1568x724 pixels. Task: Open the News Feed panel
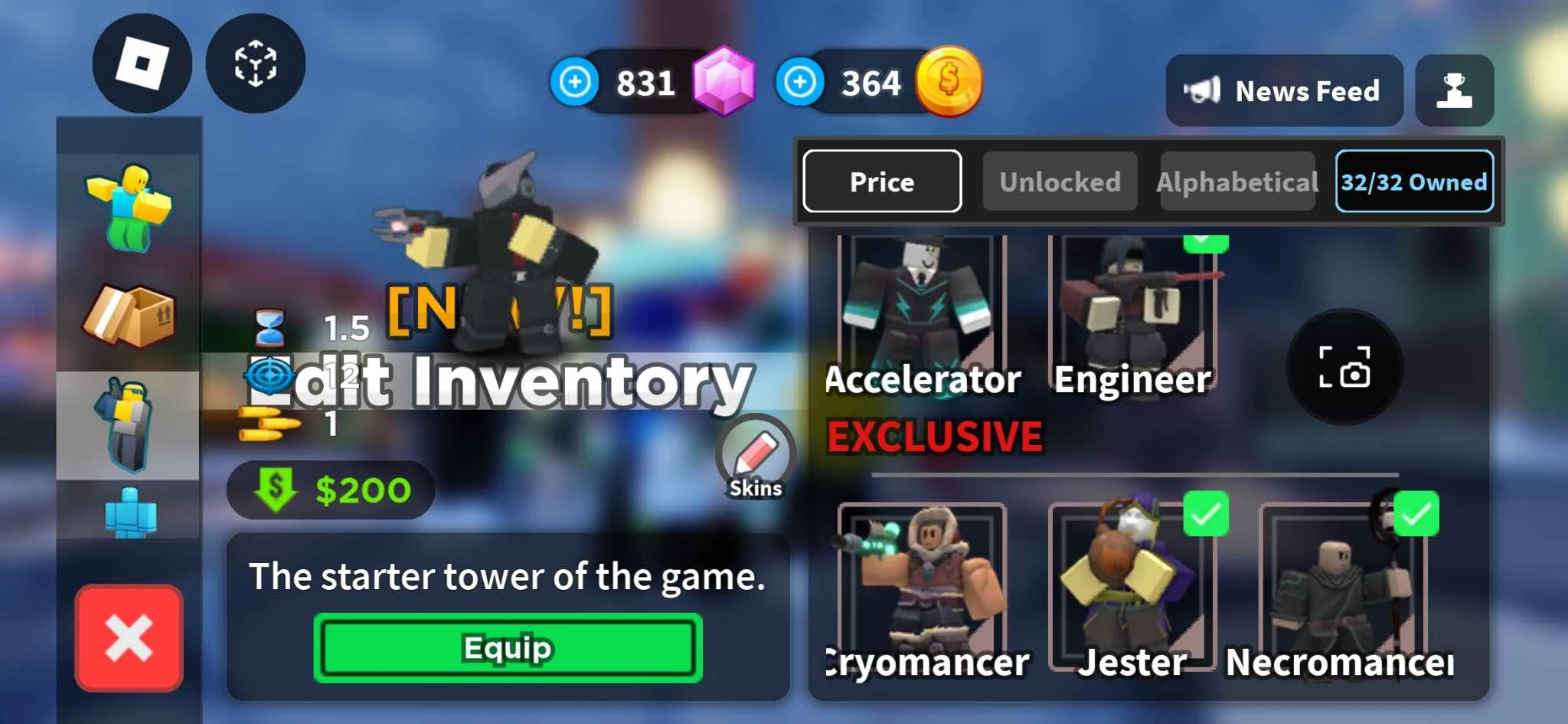(1285, 90)
